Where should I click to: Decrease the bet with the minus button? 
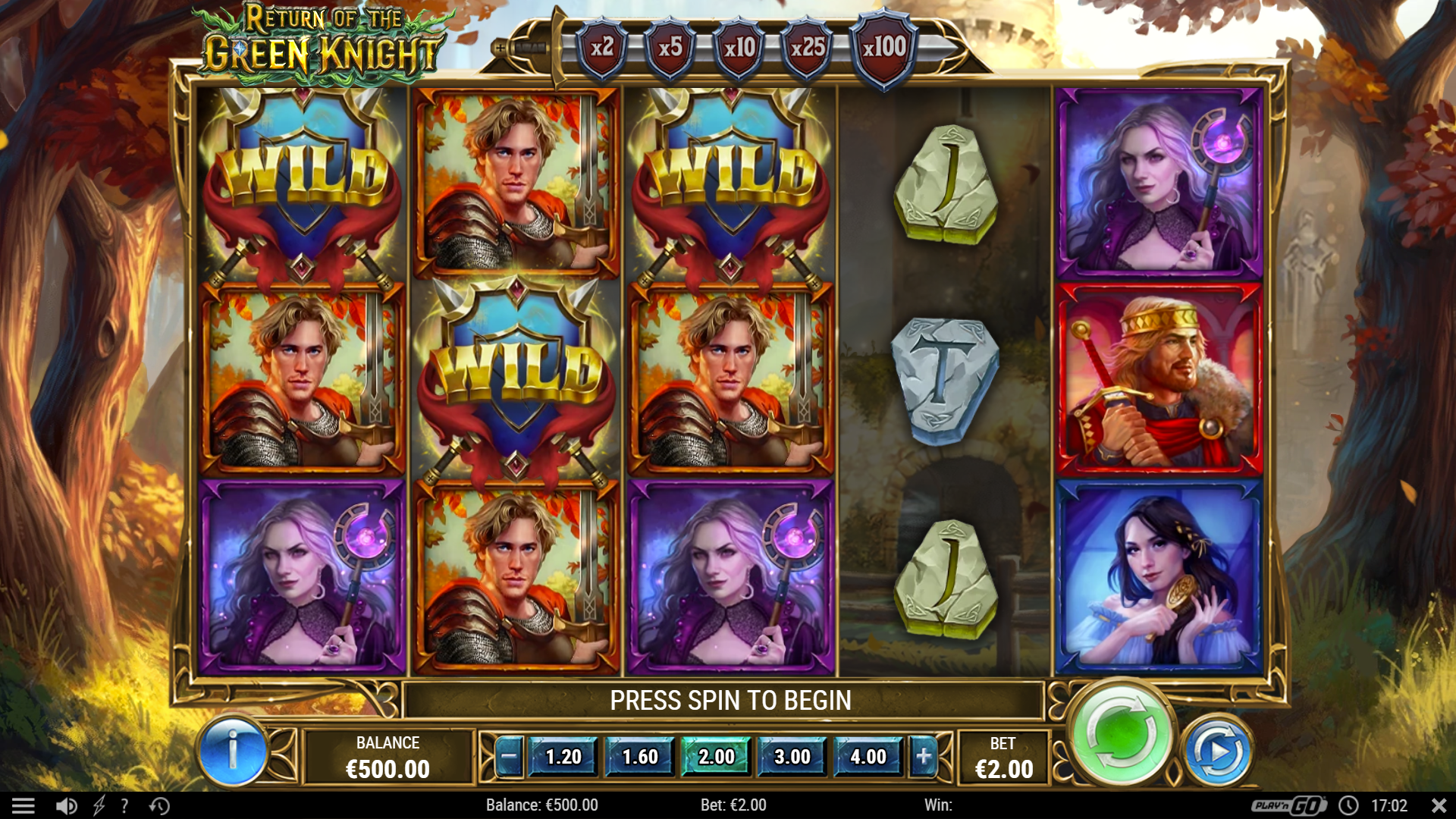509,756
